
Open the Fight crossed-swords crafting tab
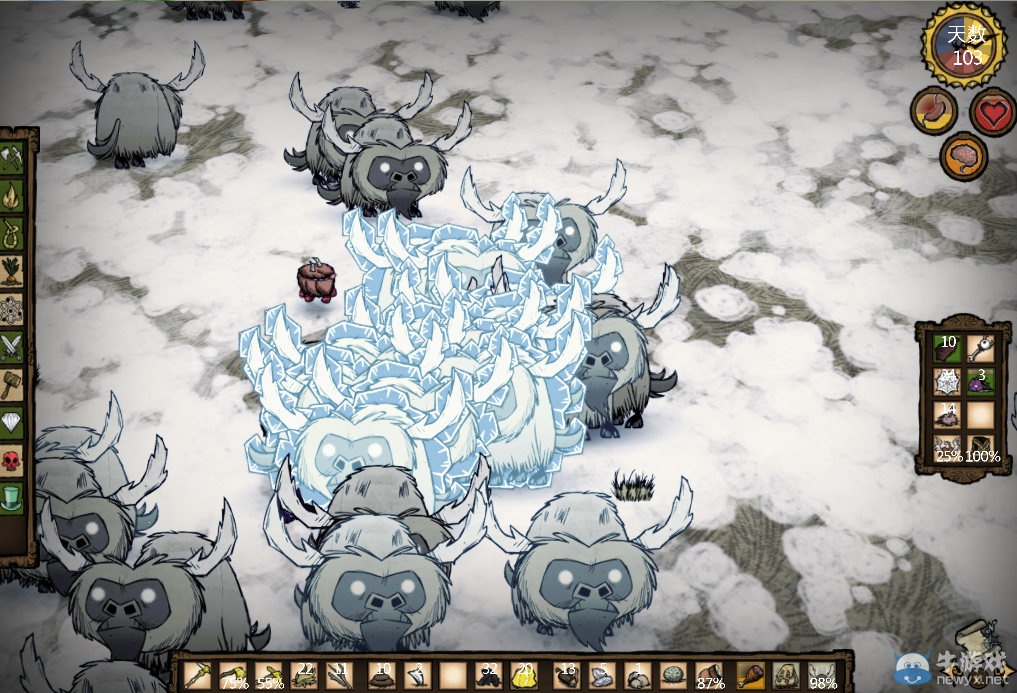click(x=12, y=346)
